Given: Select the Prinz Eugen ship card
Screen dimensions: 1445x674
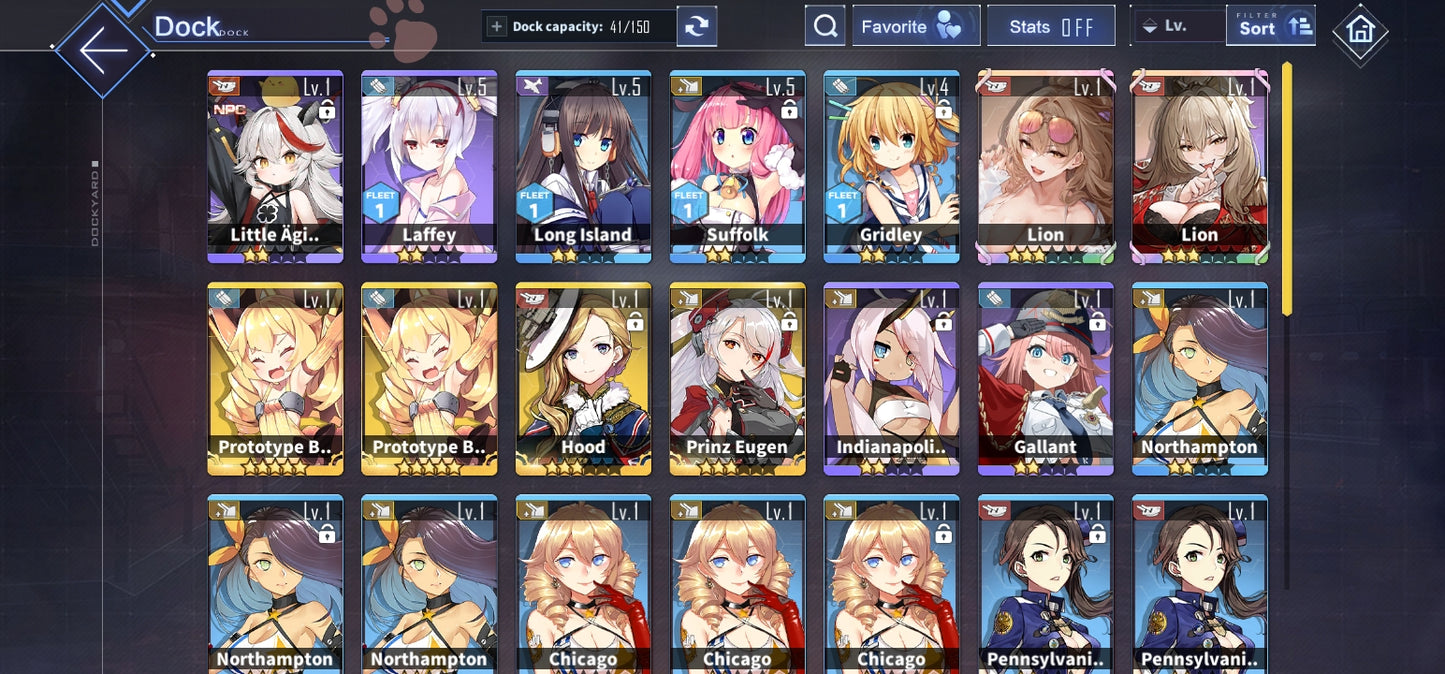Looking at the screenshot, I should (737, 377).
